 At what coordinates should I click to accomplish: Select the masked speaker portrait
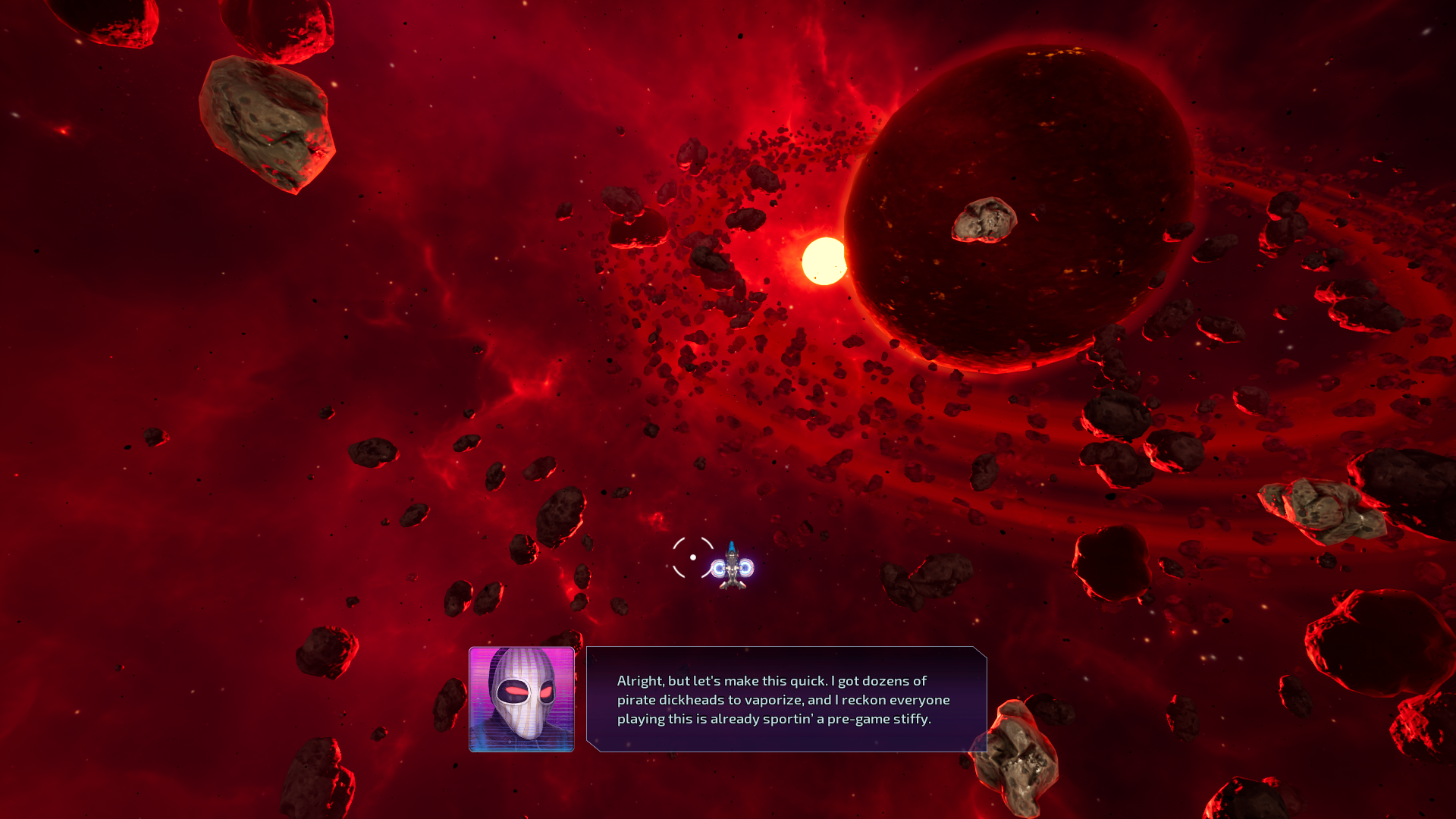point(522,699)
